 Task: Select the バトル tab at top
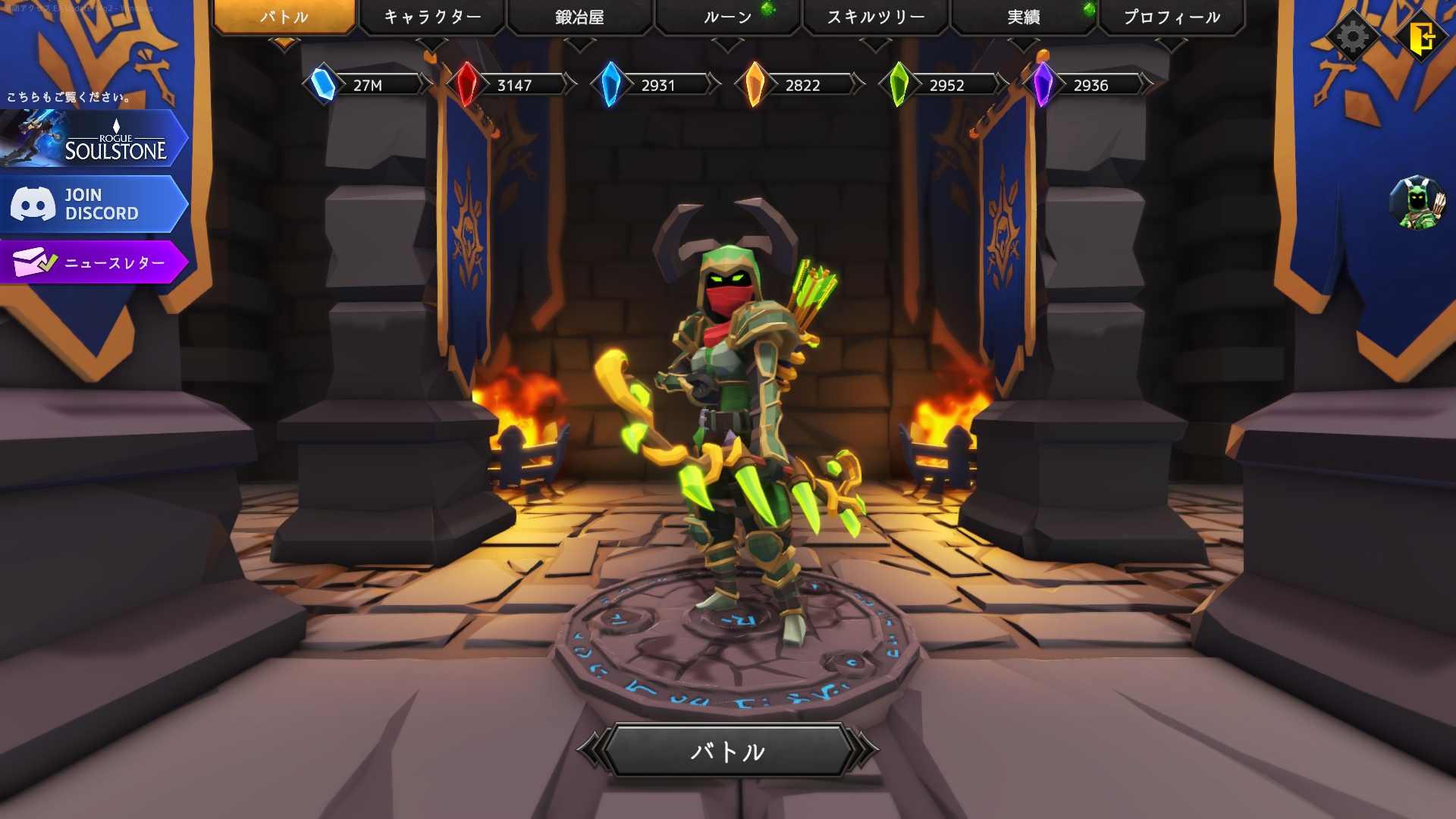pos(284,17)
